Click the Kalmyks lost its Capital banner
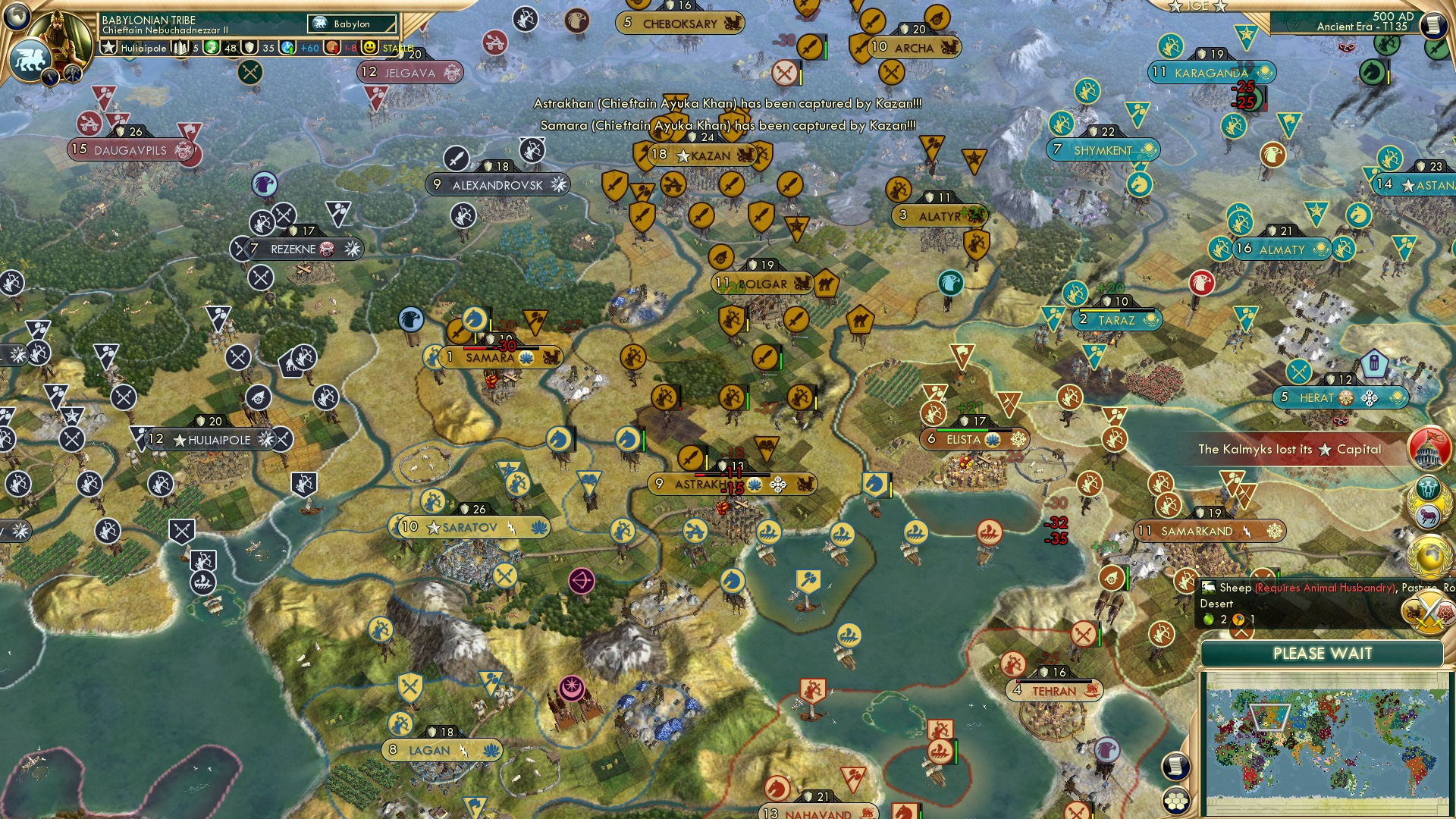The height and width of the screenshot is (819, 1456). (x=1289, y=450)
